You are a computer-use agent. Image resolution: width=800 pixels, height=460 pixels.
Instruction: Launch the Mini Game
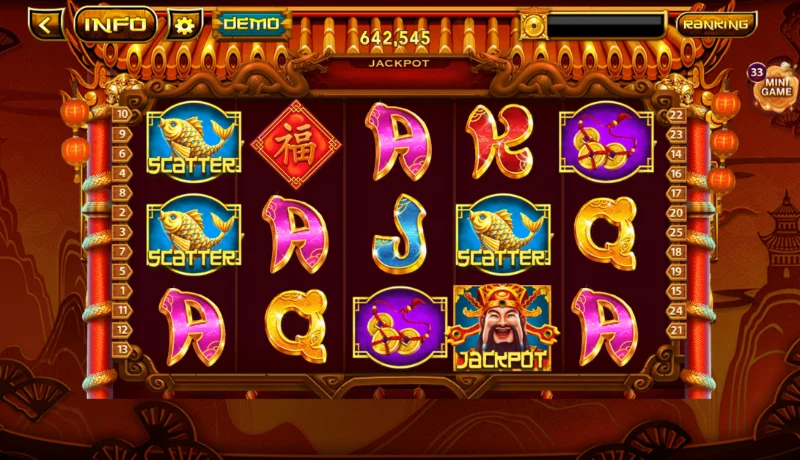pyautogui.click(x=779, y=85)
